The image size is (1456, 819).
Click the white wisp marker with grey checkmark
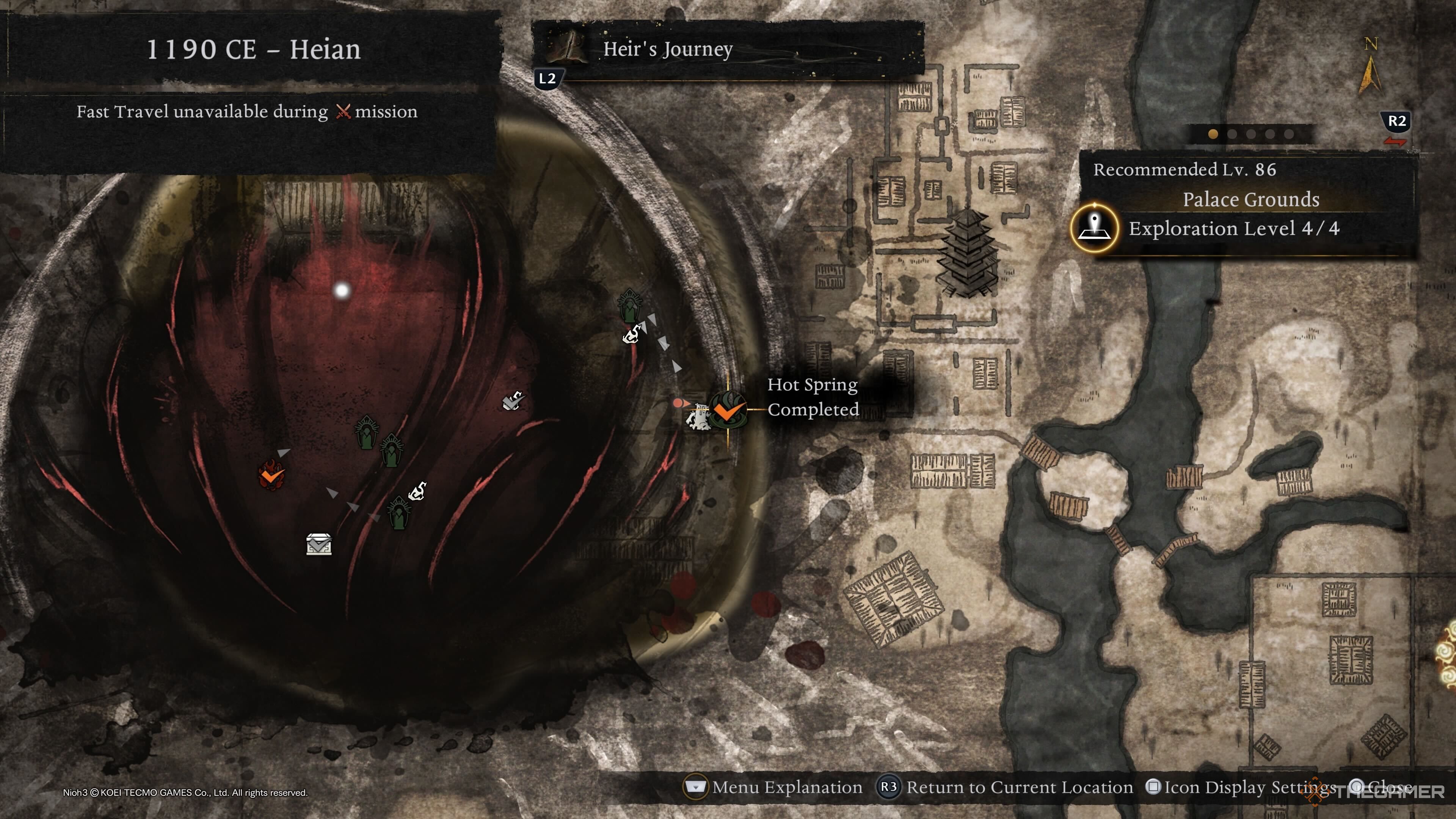[513, 401]
